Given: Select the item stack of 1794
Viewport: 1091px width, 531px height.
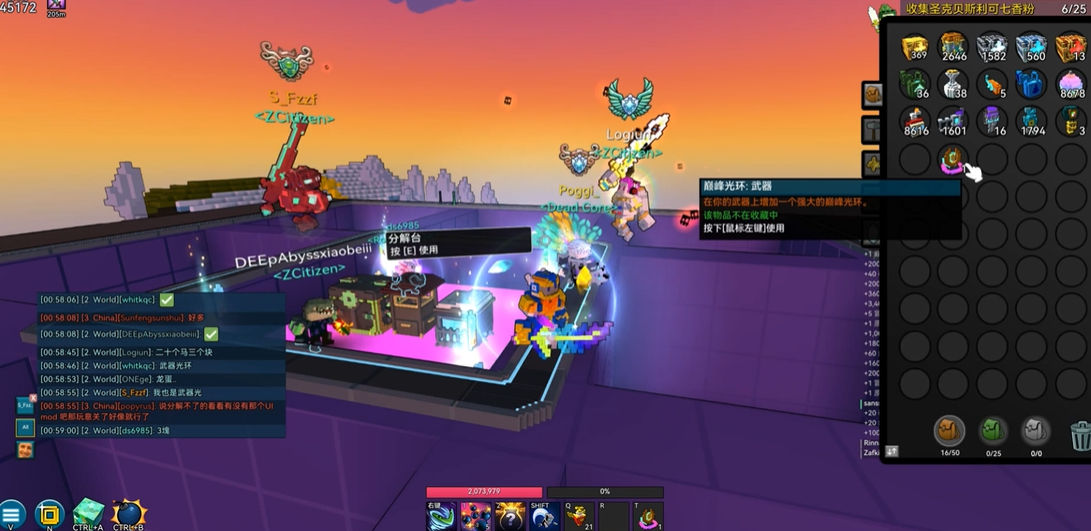Looking at the screenshot, I should tap(1031, 122).
